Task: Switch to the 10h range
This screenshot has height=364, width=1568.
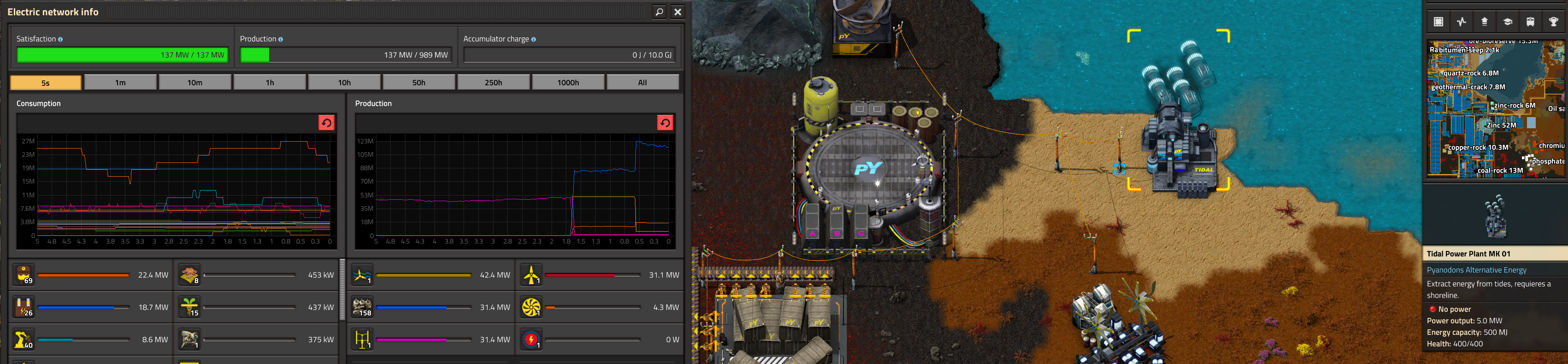Action: (x=345, y=82)
